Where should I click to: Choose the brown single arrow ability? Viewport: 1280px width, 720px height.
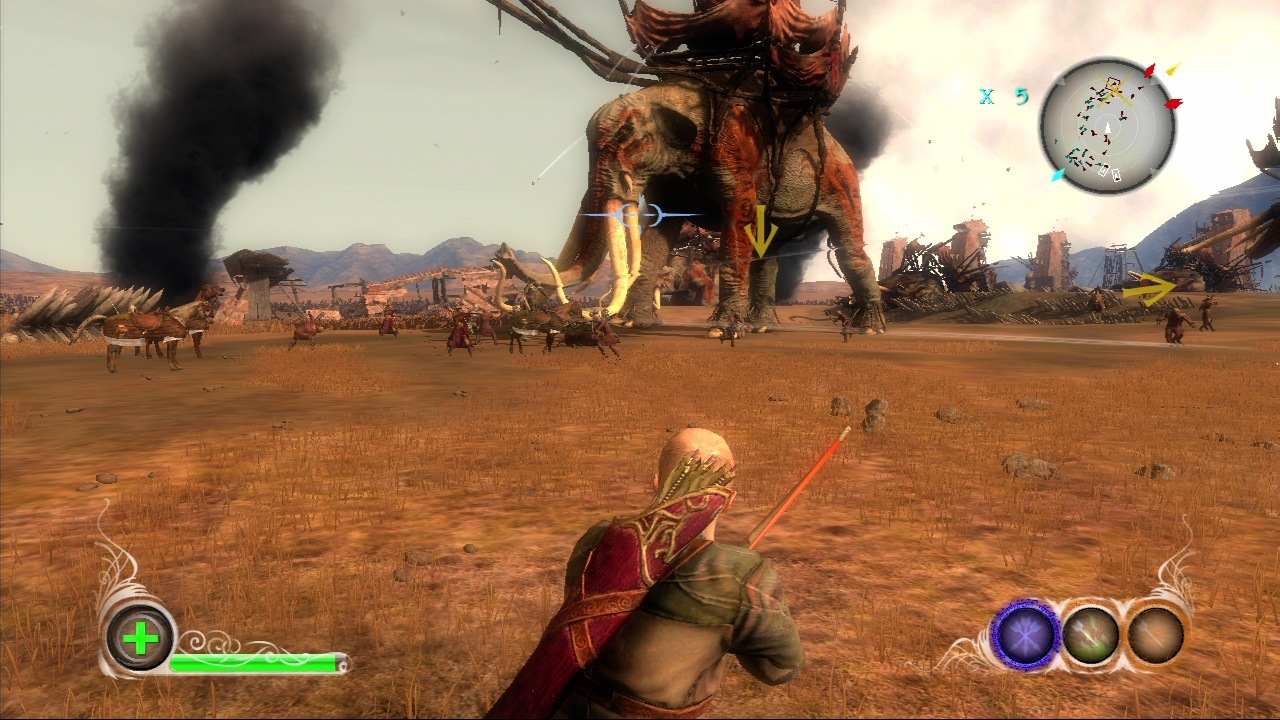click(x=1156, y=635)
